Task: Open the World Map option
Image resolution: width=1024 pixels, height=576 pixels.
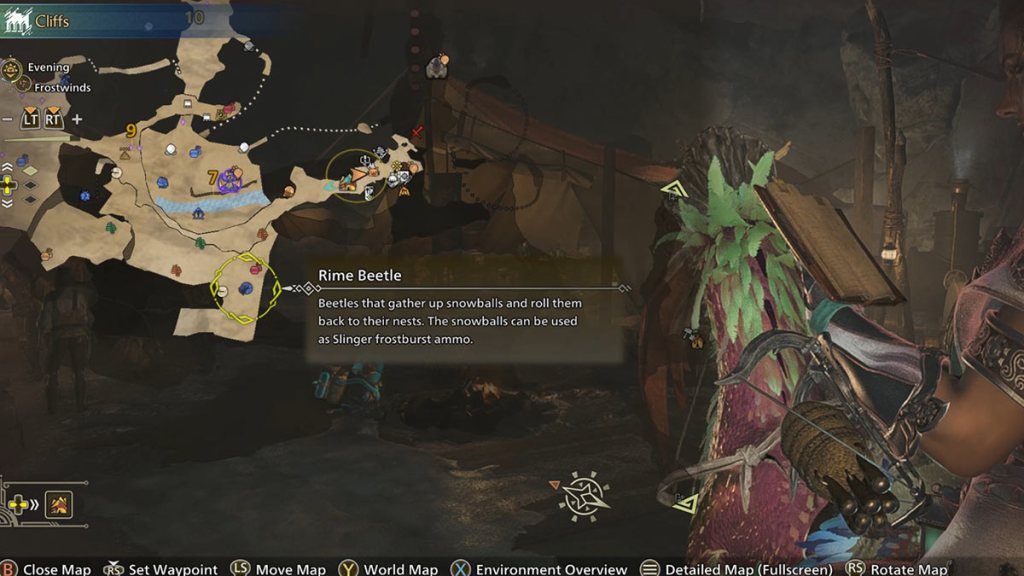Action: coord(400,569)
